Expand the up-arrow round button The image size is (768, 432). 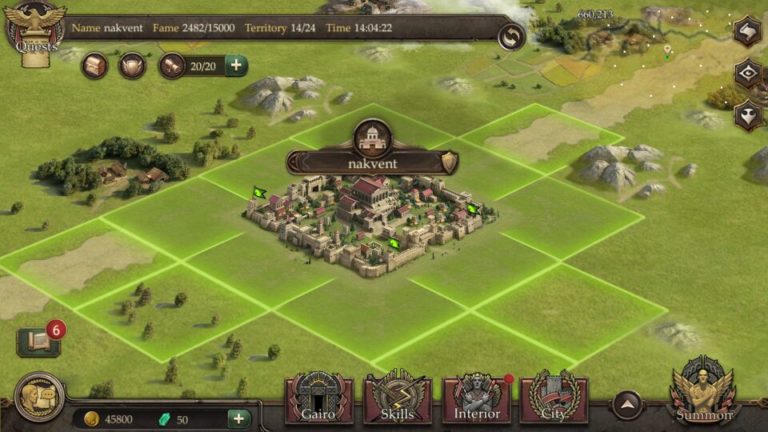[x=627, y=405]
